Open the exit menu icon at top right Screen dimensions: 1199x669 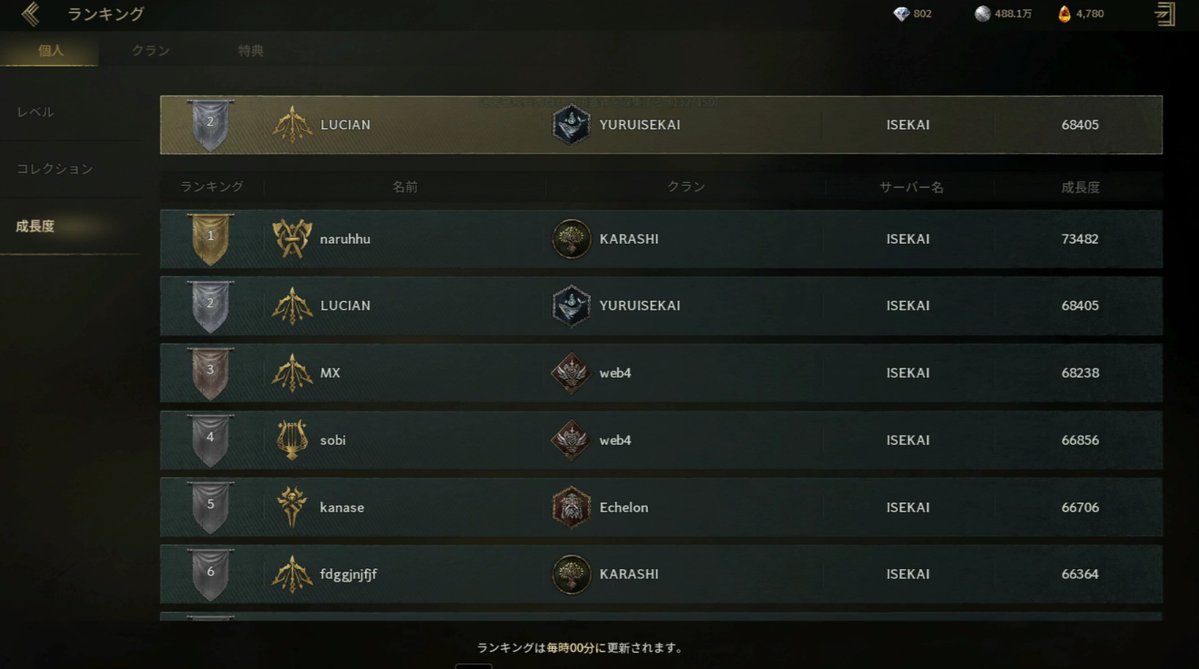(x=1165, y=14)
